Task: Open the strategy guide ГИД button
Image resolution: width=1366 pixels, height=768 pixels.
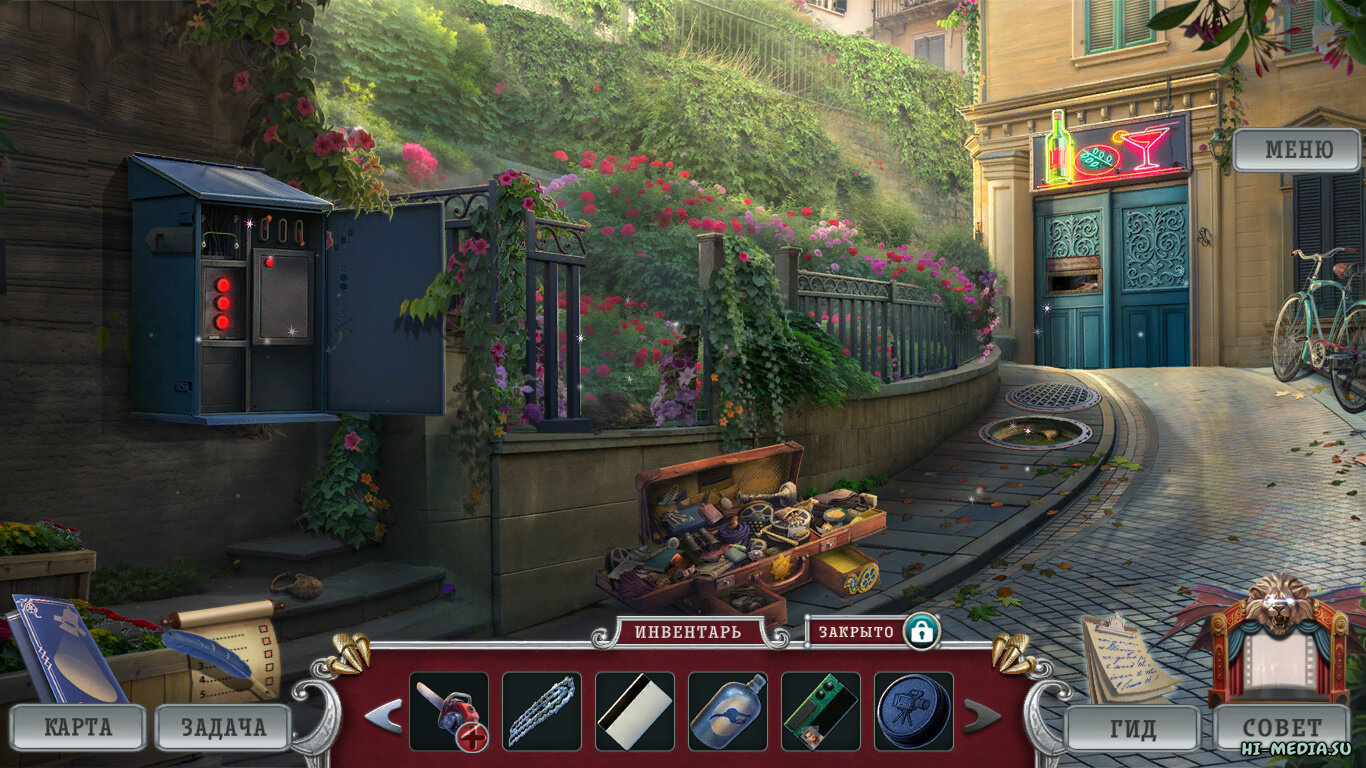Action: [1132, 728]
